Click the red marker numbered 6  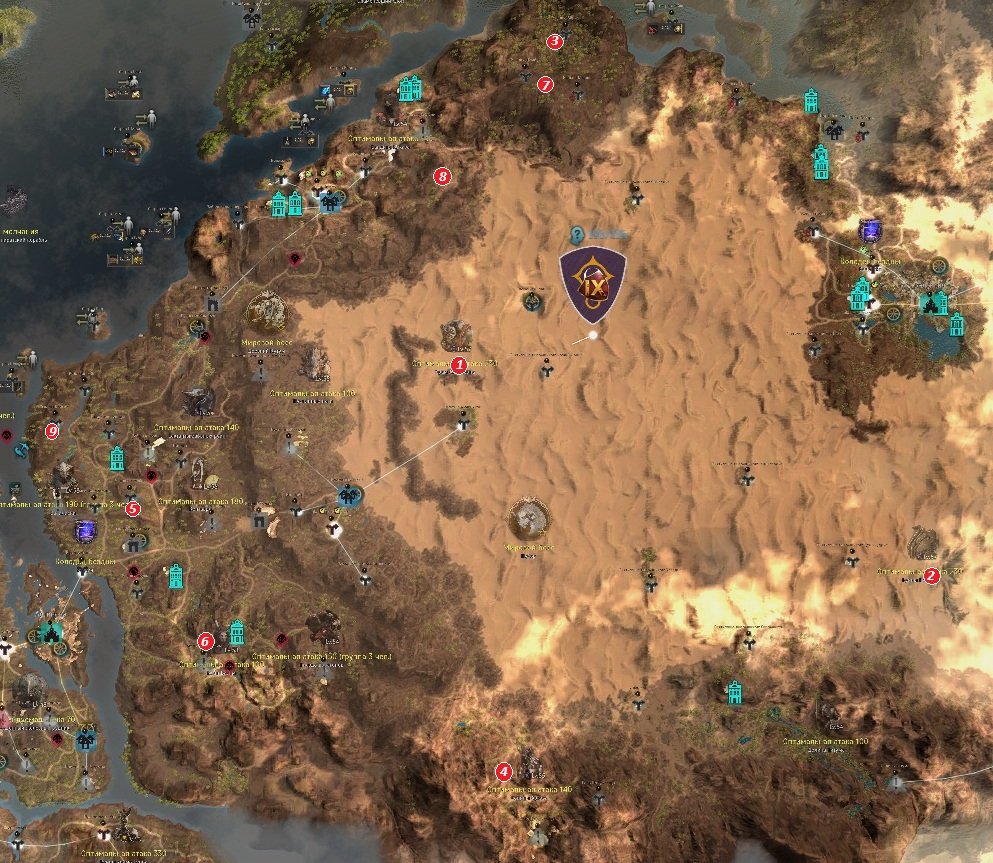(205, 640)
